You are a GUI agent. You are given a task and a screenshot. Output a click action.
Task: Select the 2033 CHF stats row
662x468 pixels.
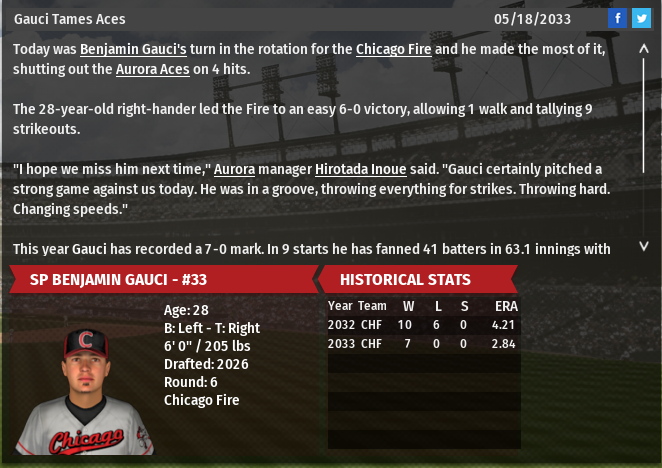coord(423,343)
